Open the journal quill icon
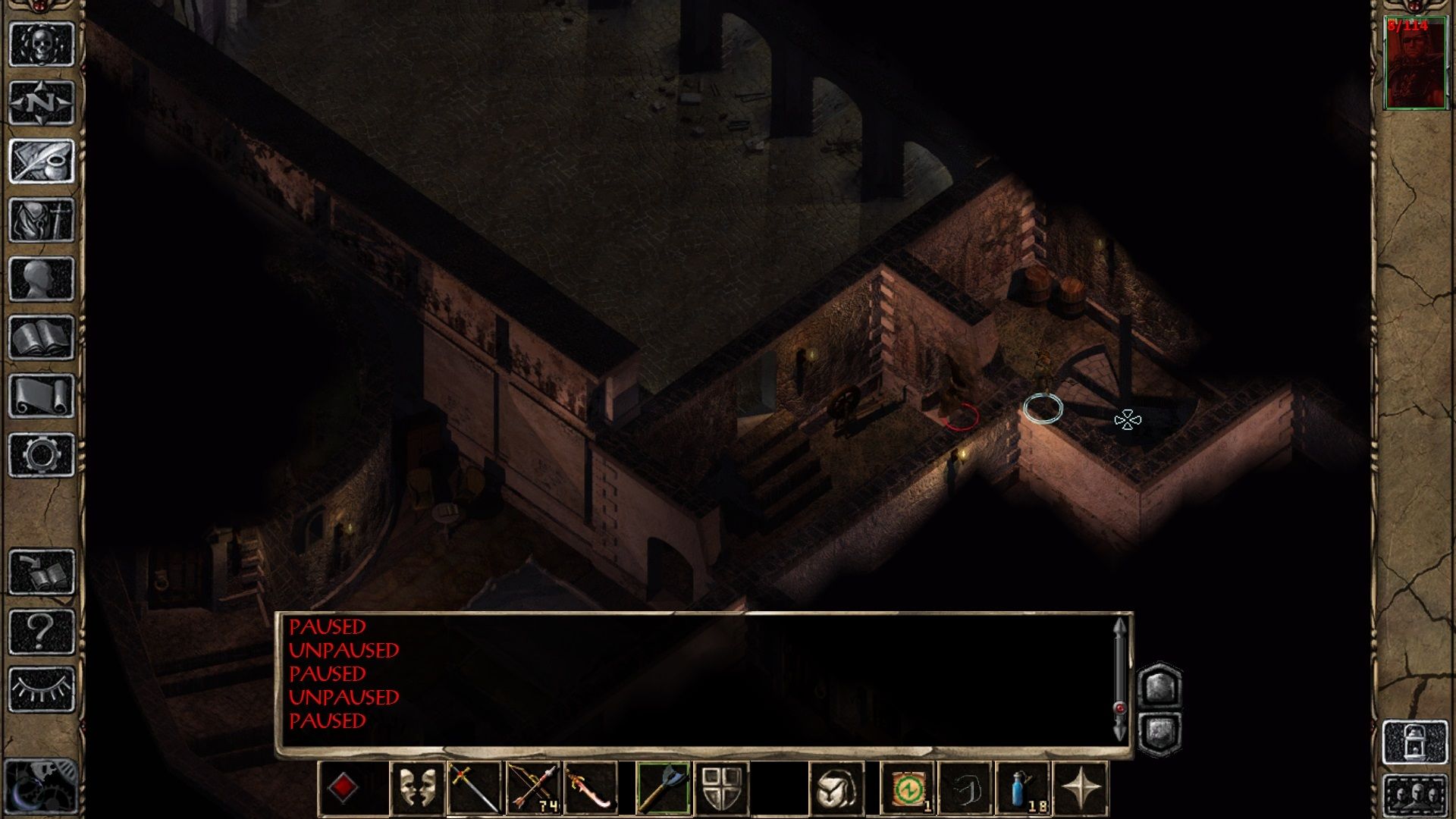This screenshot has width=1456, height=819. 42,161
